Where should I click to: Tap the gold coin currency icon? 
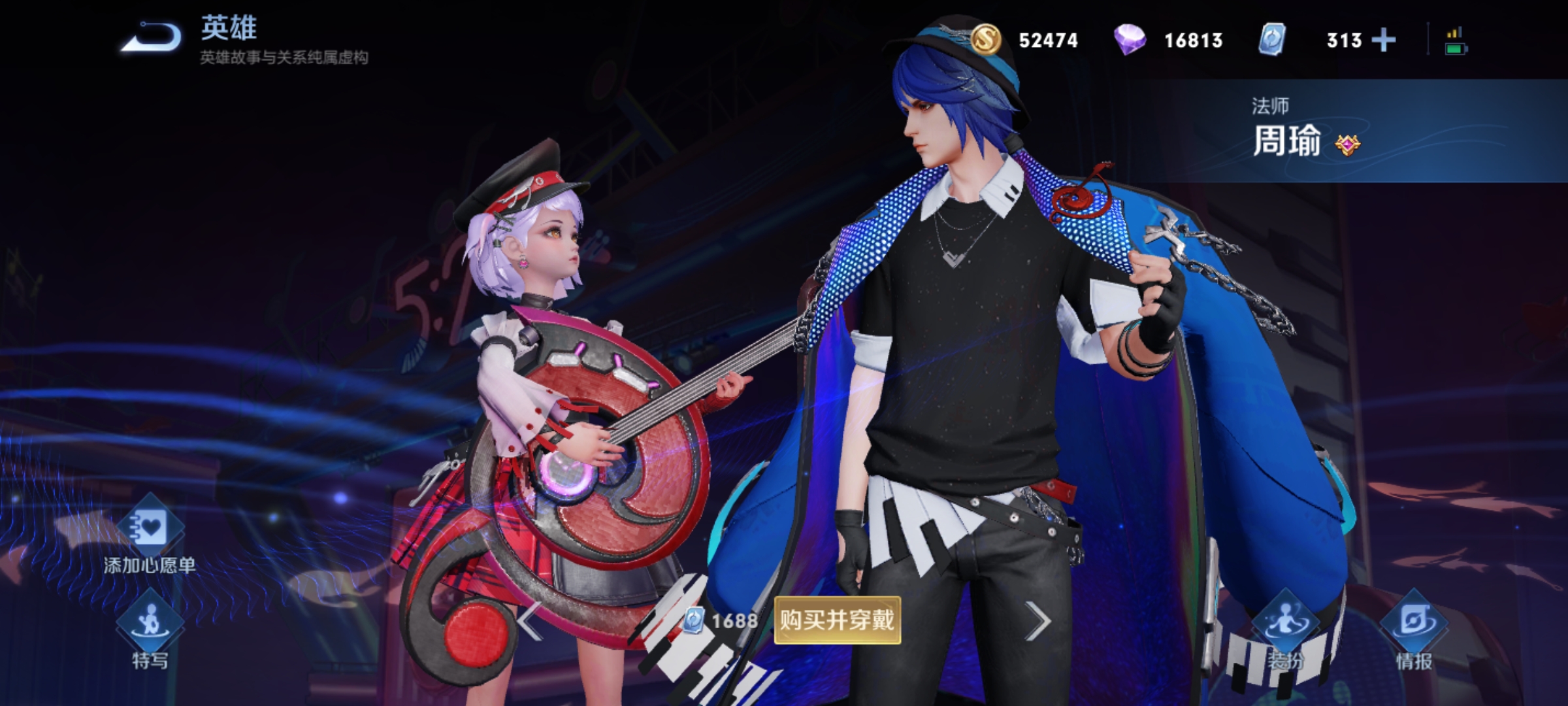[985, 39]
